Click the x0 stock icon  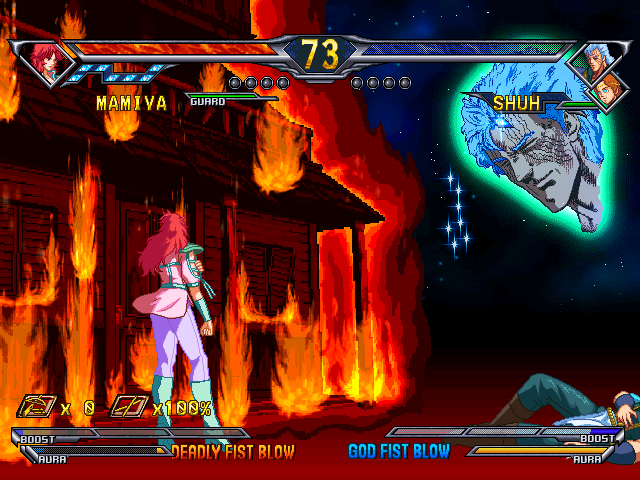pyautogui.click(x=37, y=407)
